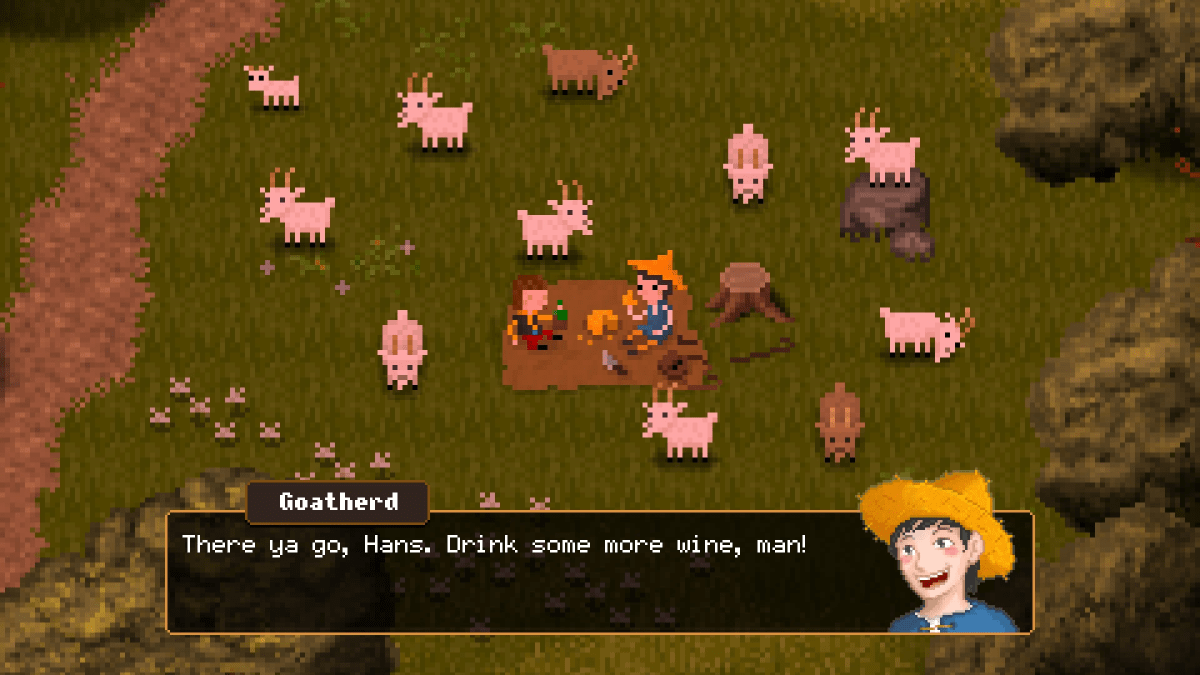Advance the Goatherd dialogue text box
The width and height of the screenshot is (1200, 675).
click(520, 575)
